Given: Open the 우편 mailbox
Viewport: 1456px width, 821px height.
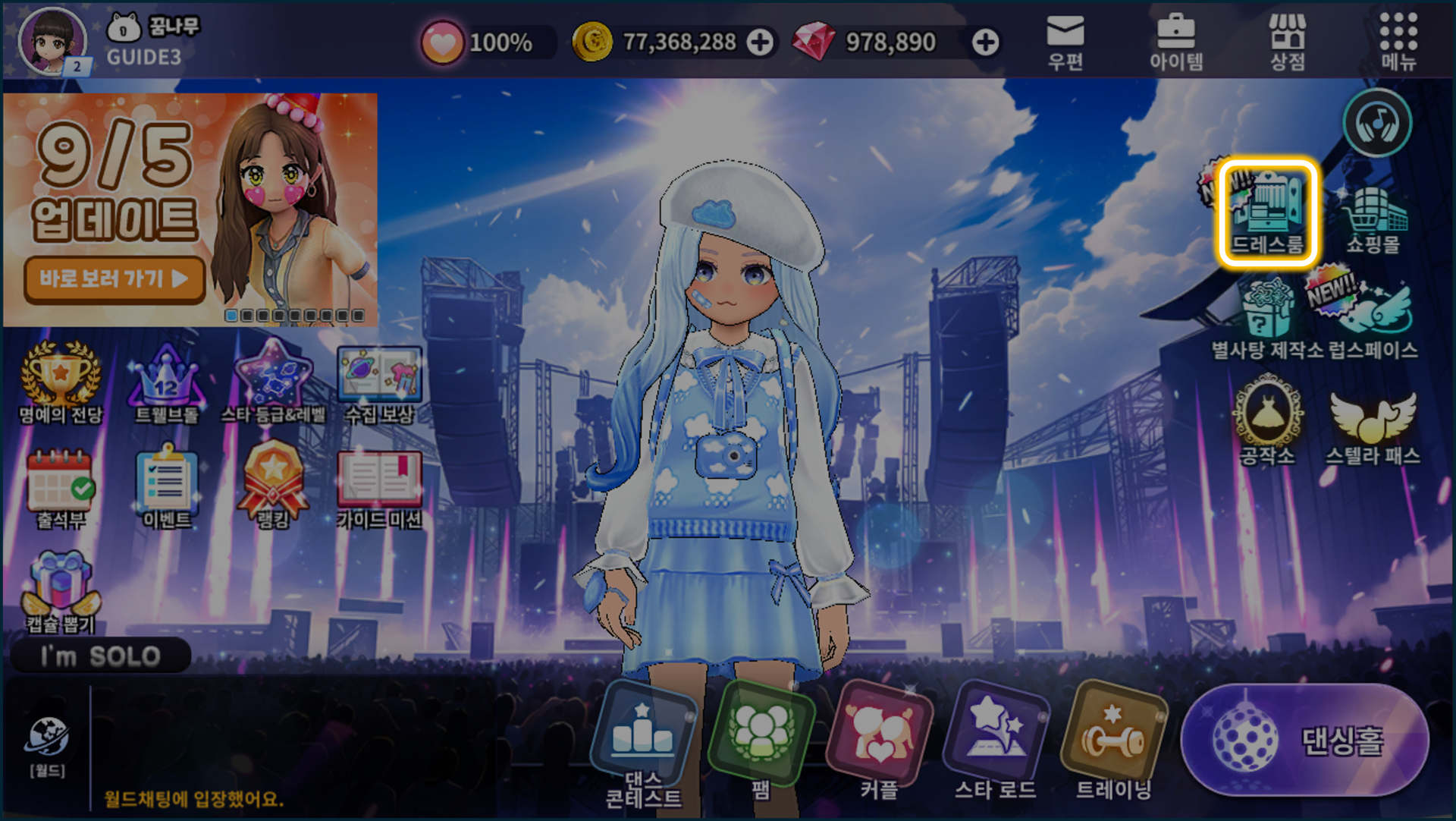Looking at the screenshot, I should coord(1065,42).
